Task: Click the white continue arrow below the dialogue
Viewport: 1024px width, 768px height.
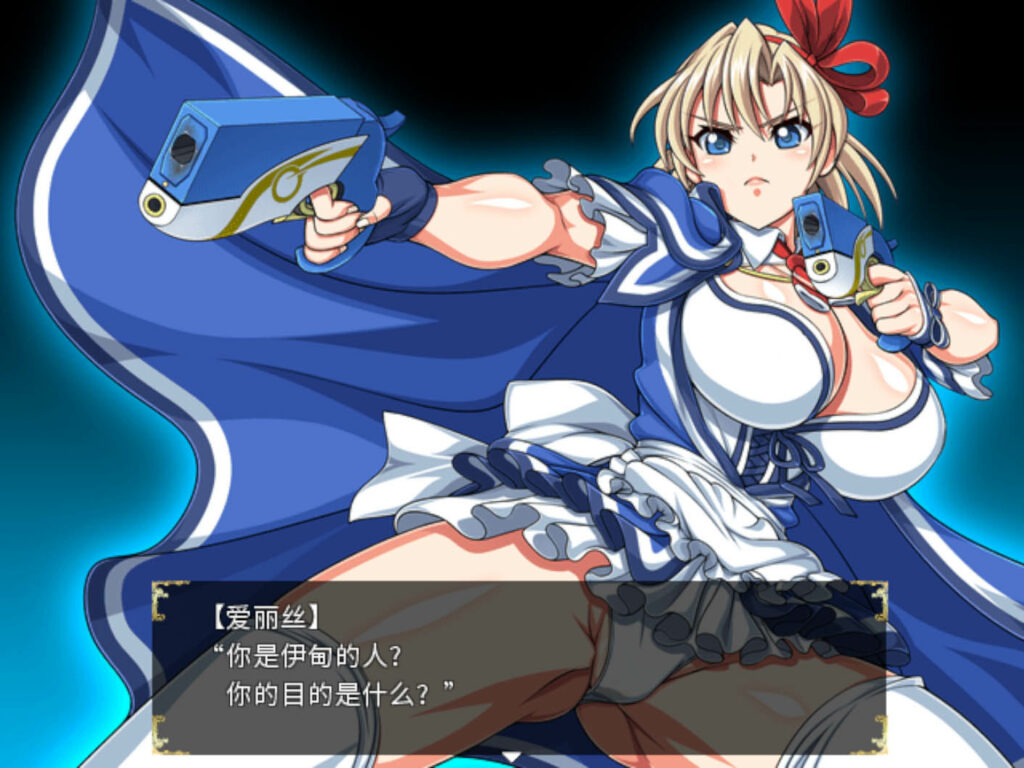Action: click(x=511, y=756)
